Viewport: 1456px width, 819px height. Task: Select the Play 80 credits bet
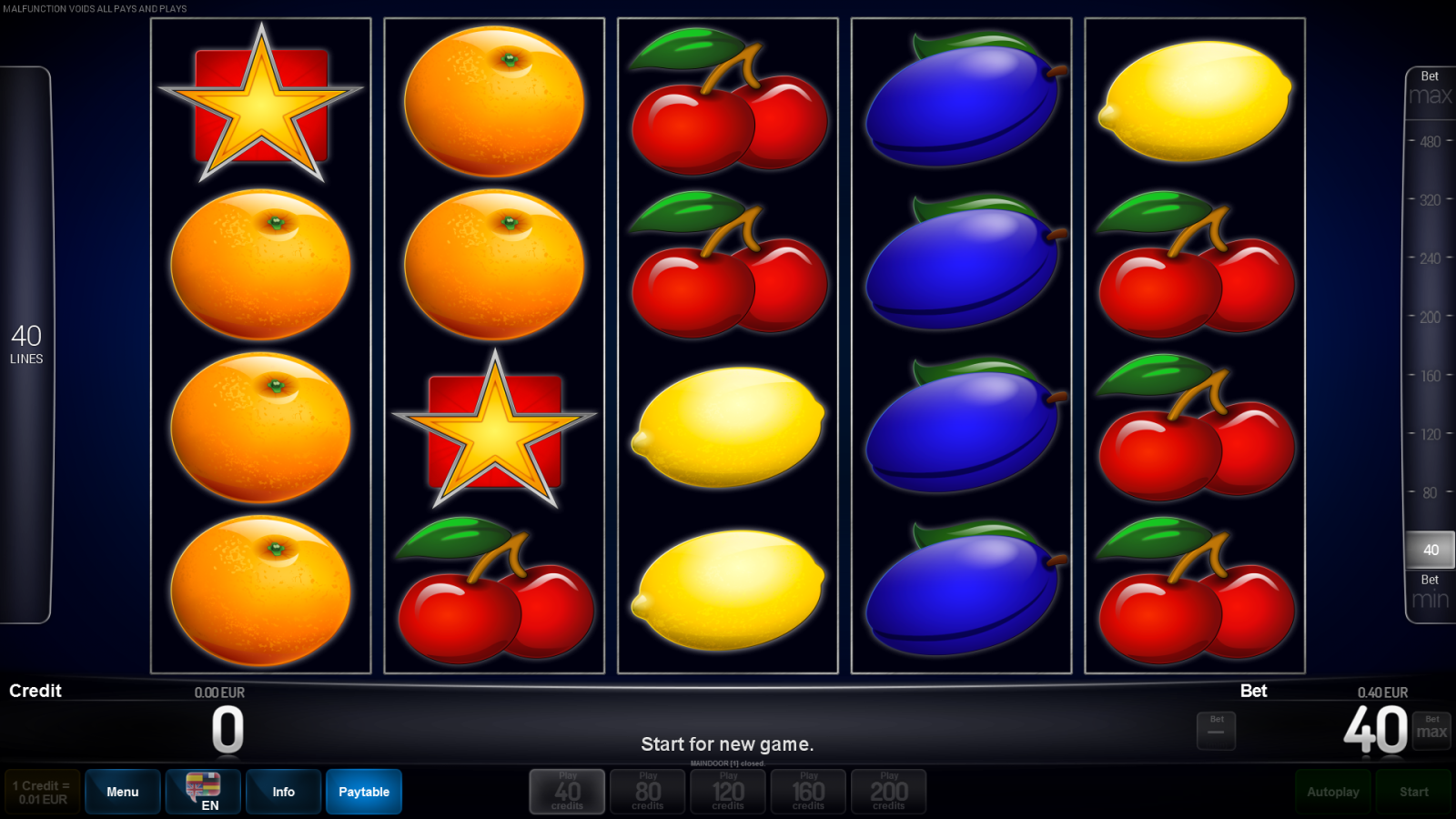647,791
